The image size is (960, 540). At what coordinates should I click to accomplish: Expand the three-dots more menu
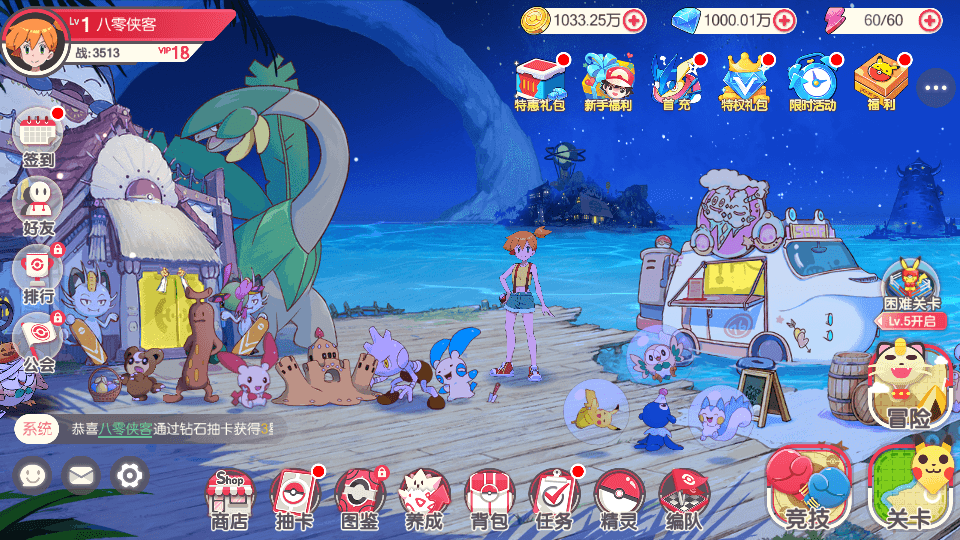936,88
